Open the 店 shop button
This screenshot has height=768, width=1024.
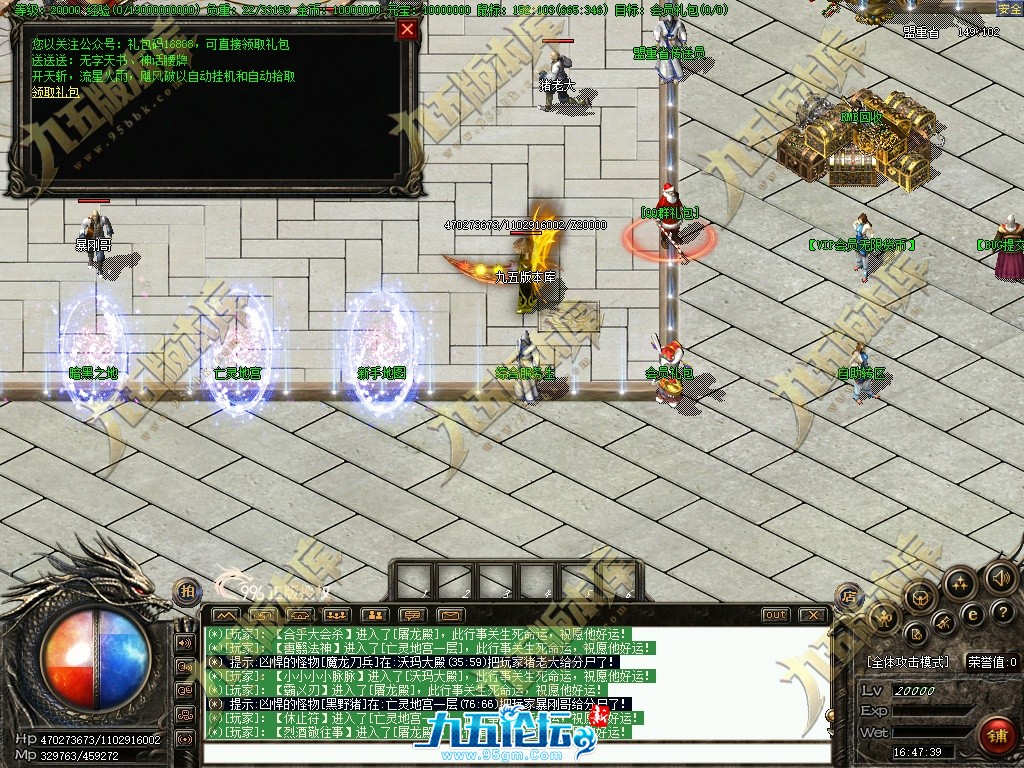point(848,597)
